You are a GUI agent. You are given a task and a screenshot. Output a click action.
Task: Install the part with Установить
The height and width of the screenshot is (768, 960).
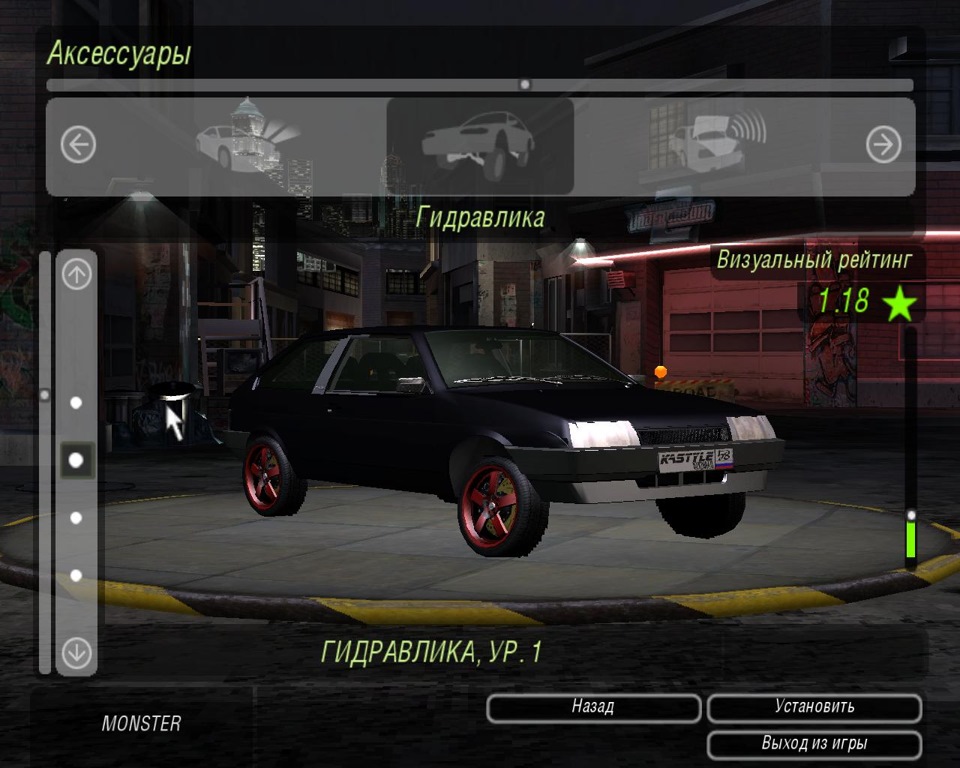[814, 708]
